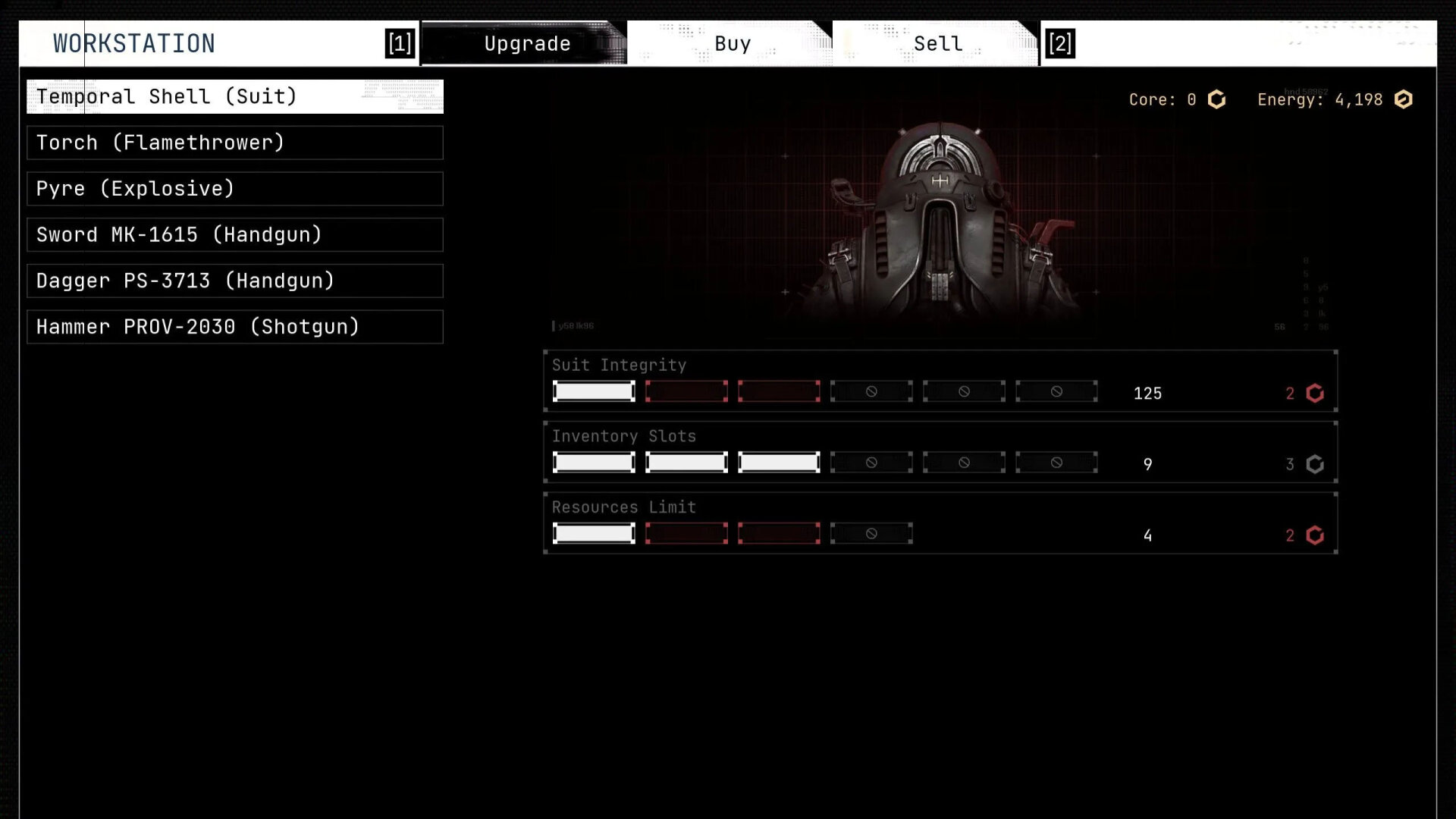
Task: Open the Buy tab
Action: point(732,44)
